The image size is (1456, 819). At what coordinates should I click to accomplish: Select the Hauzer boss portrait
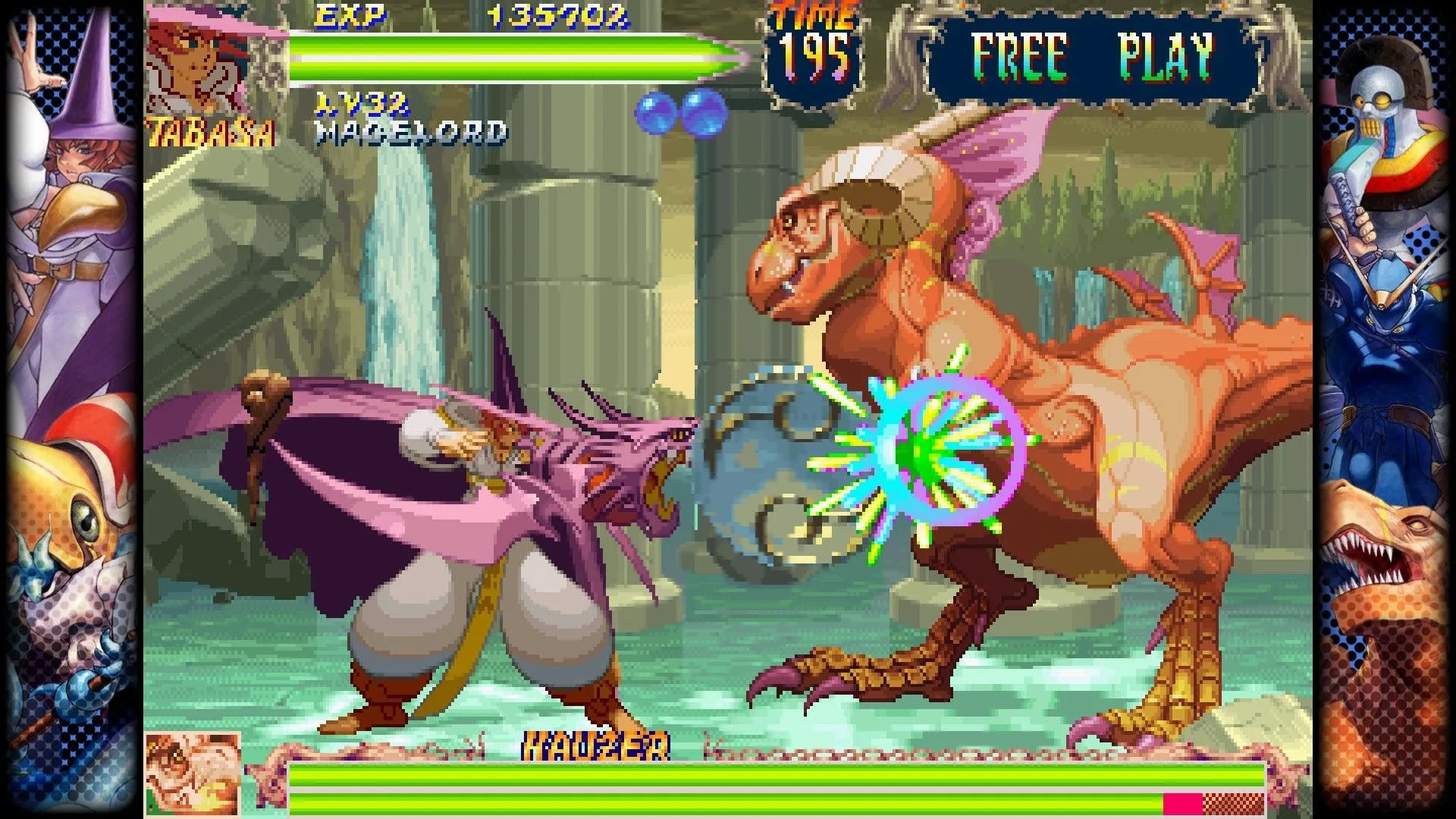193,773
